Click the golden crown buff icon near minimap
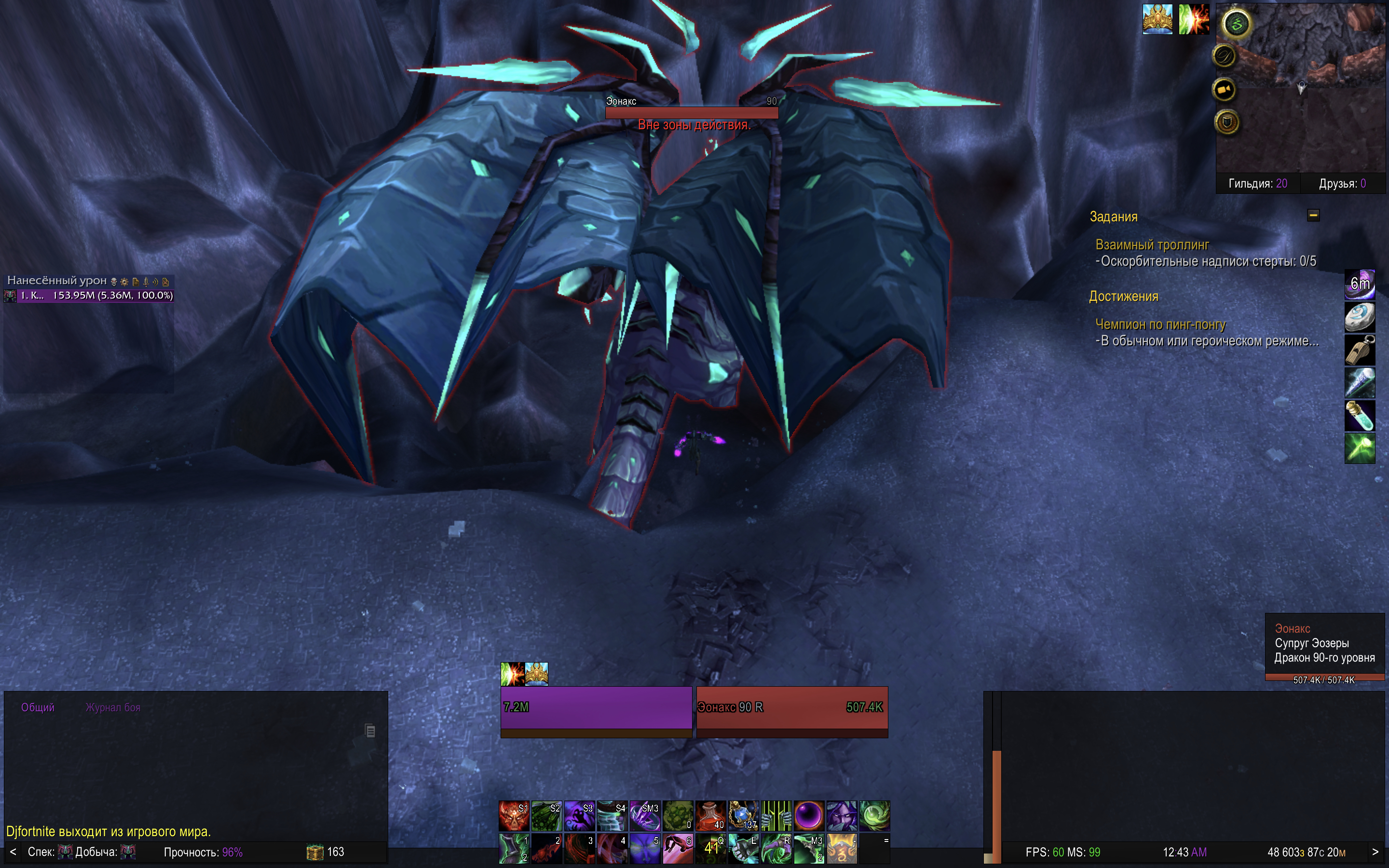The height and width of the screenshot is (868, 1389). (x=1157, y=19)
